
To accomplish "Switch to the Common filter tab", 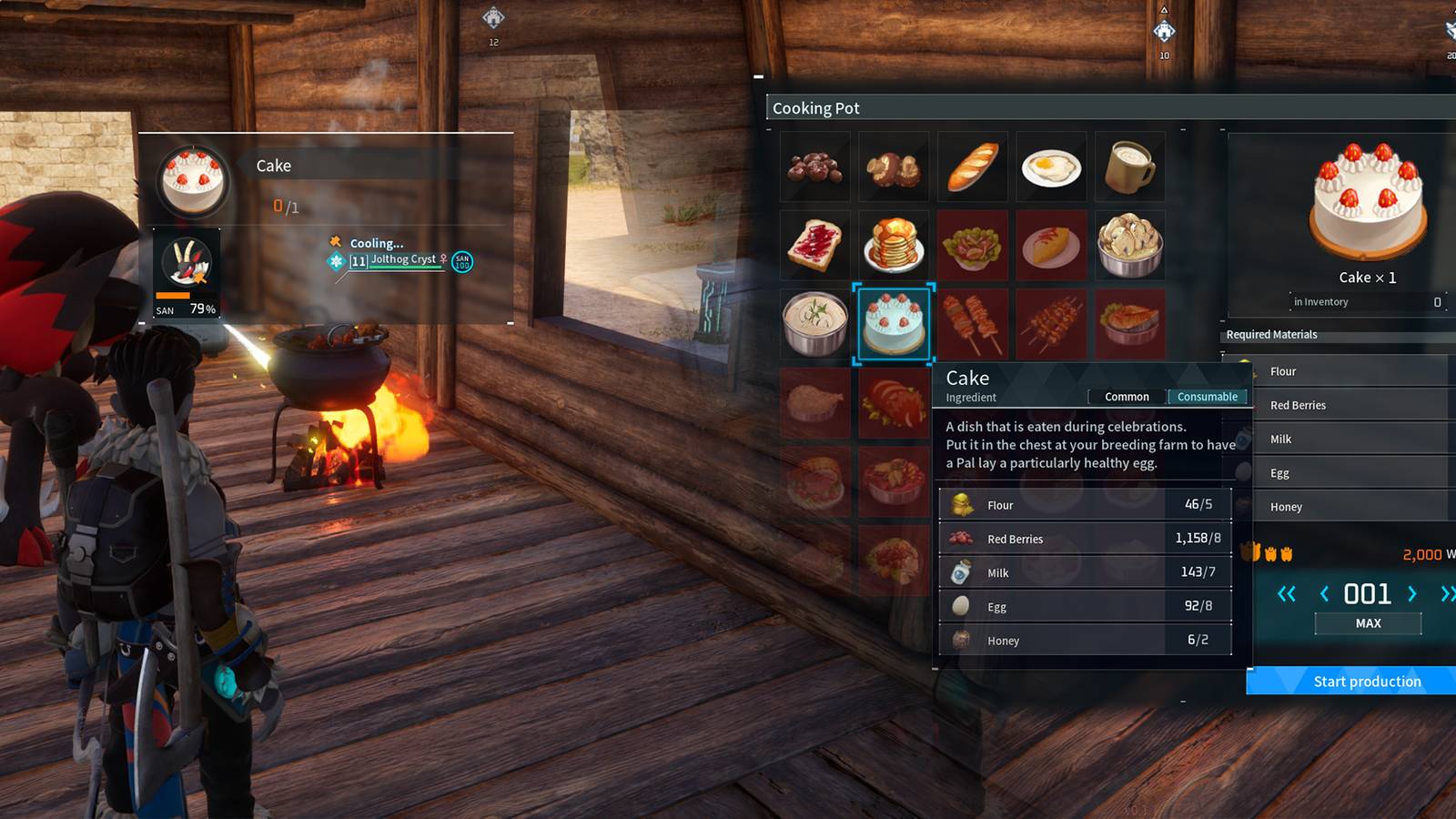I will (x=1127, y=397).
